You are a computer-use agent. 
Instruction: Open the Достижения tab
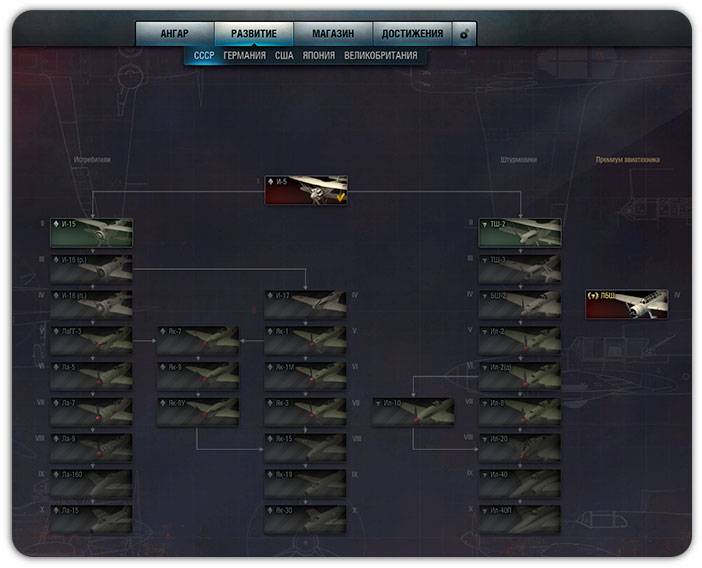[412, 34]
